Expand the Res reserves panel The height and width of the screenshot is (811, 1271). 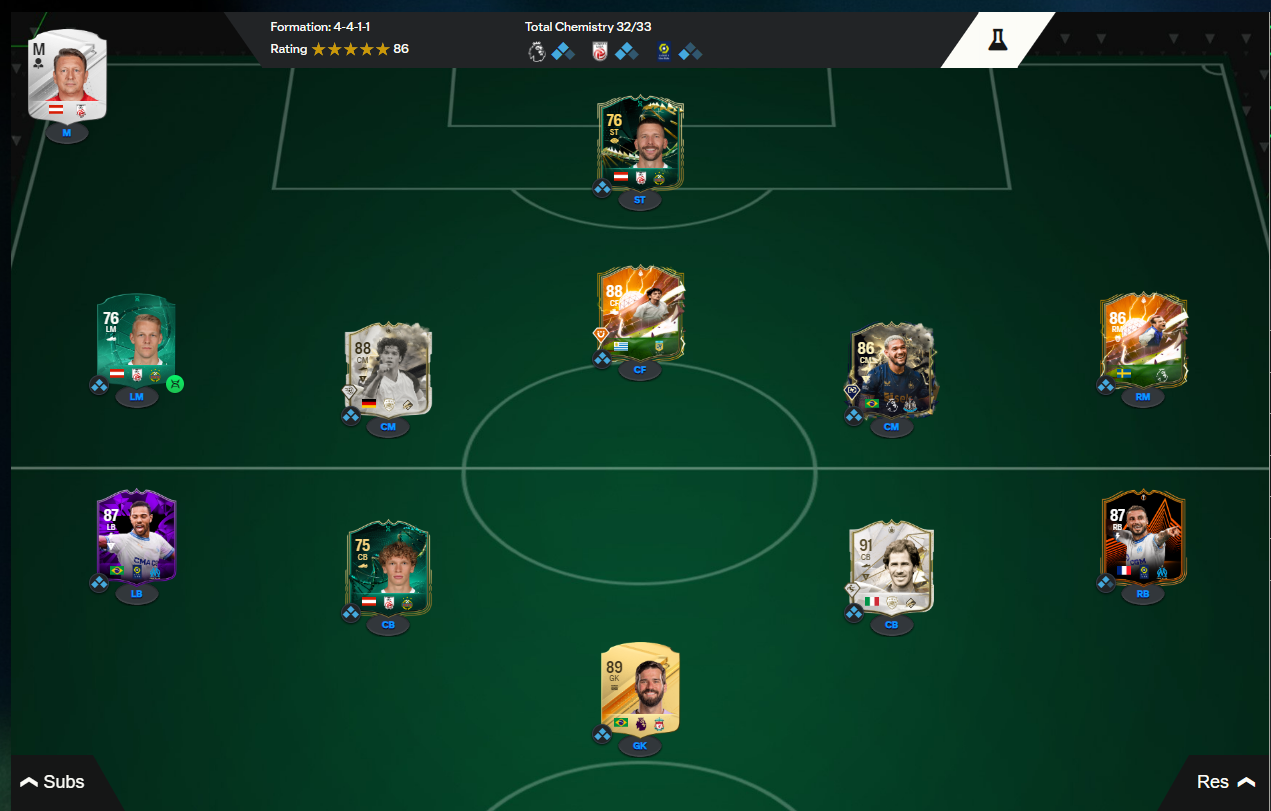tap(1225, 782)
